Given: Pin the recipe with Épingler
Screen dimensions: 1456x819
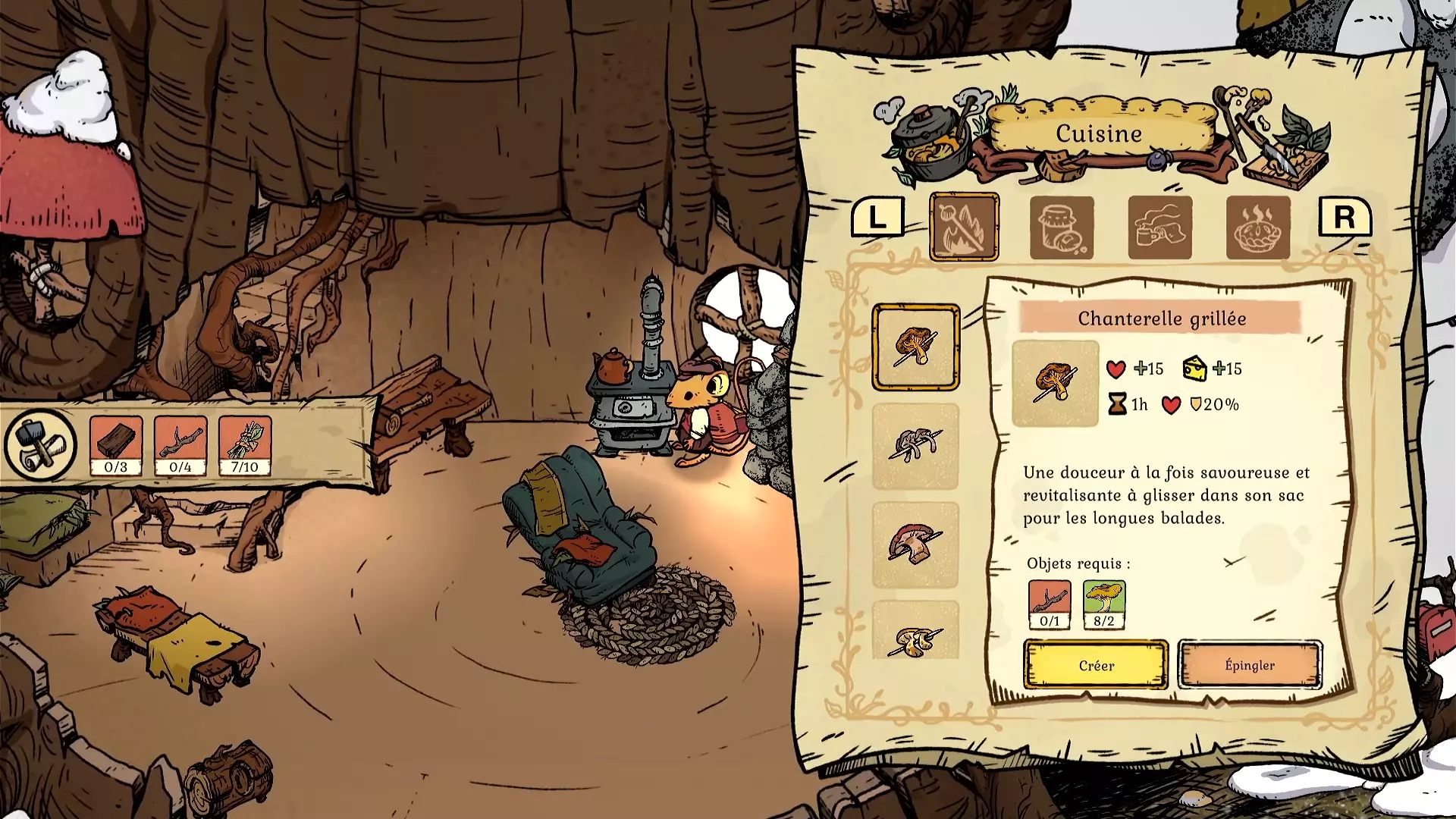Looking at the screenshot, I should click(x=1250, y=665).
